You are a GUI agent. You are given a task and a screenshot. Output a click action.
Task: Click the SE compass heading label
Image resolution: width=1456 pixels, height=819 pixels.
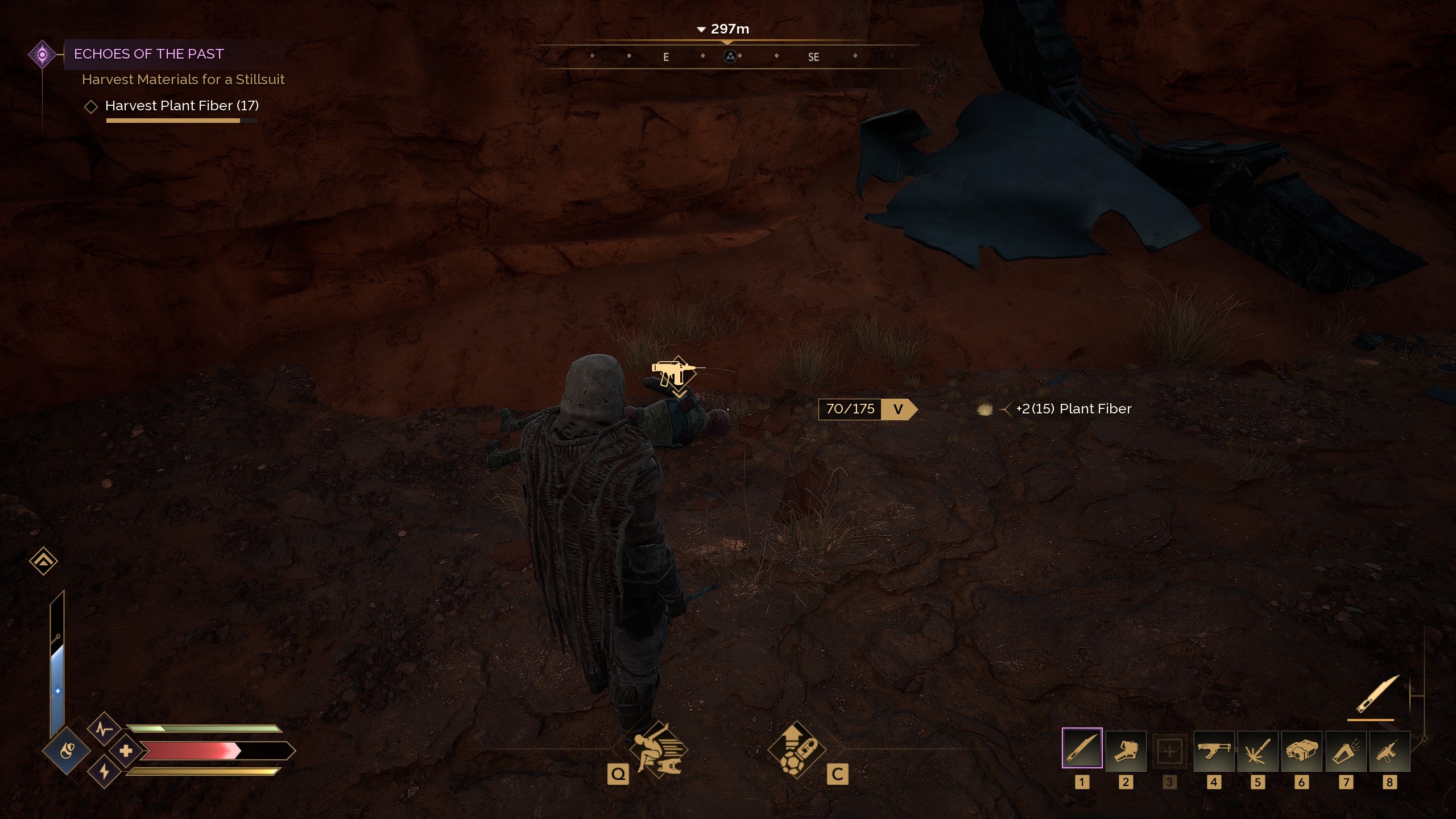[814, 57]
